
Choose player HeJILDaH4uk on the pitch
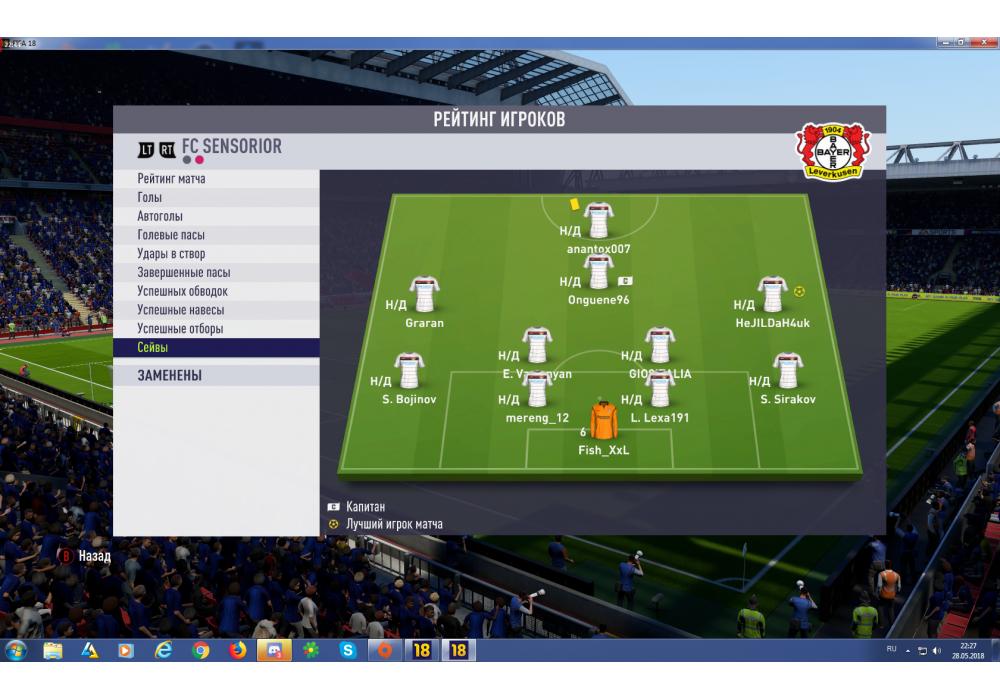[x=772, y=295]
